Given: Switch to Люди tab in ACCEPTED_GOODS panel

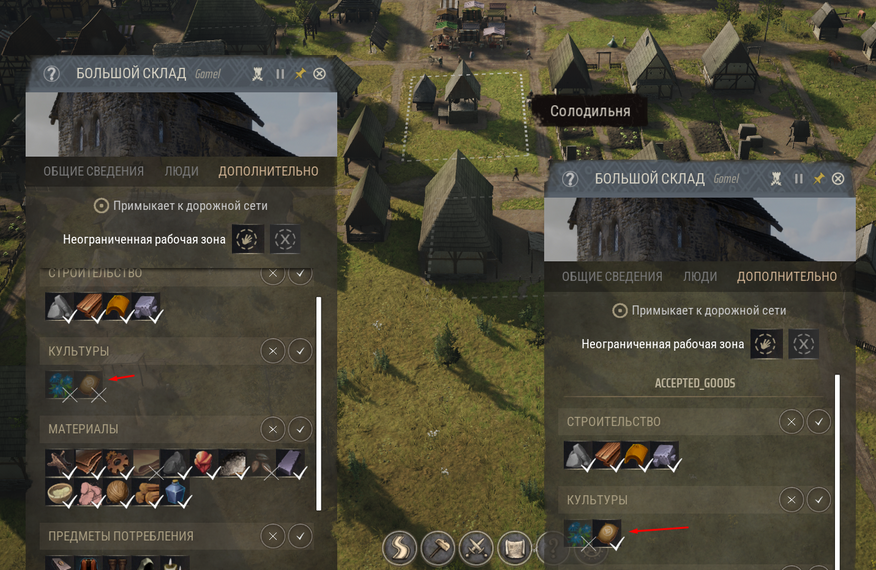Looking at the screenshot, I should pos(700,277).
